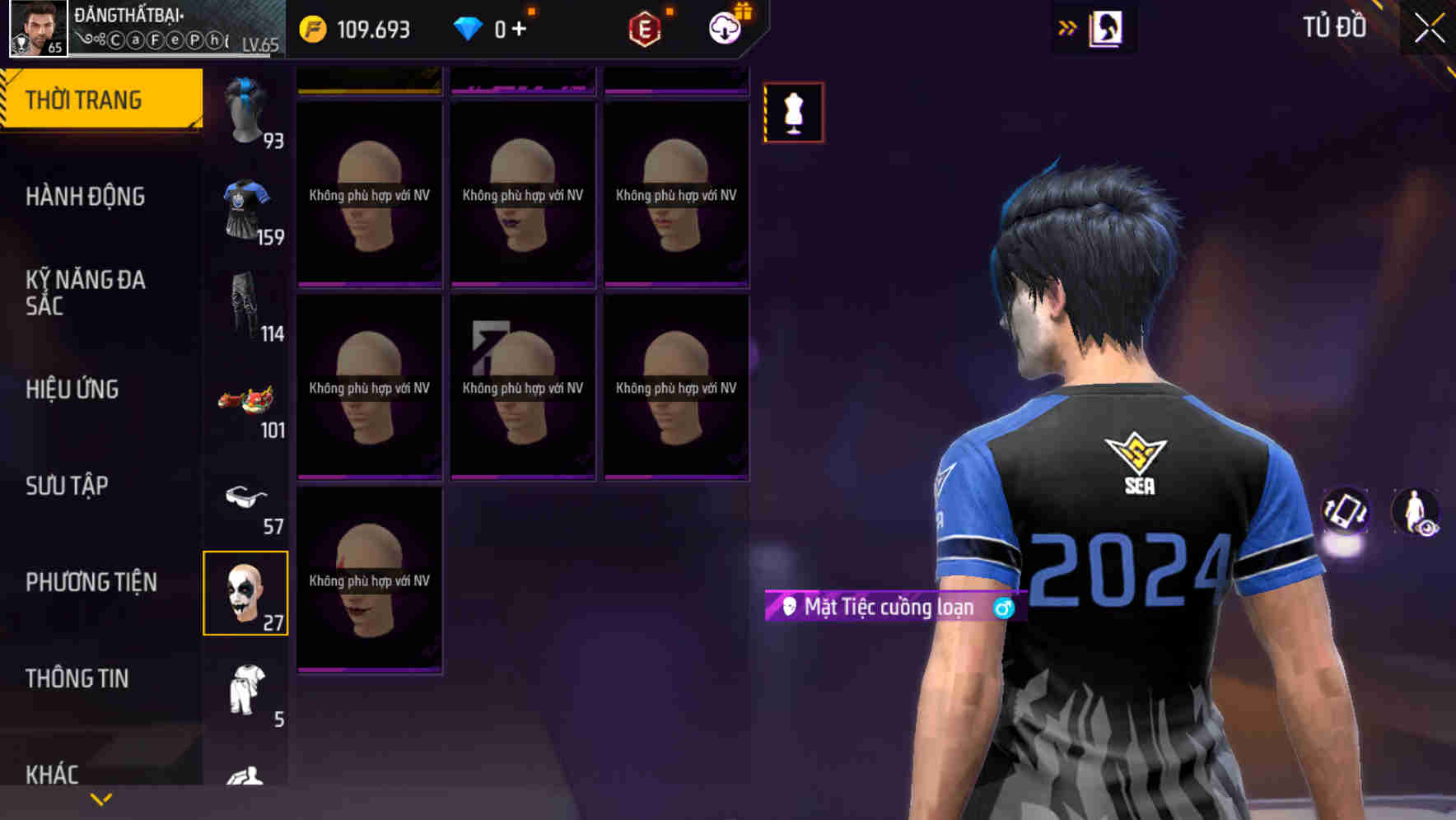Open player profile ĐĂNGTHẤTBẠI avatar
This screenshot has height=820, width=1456.
(31, 30)
